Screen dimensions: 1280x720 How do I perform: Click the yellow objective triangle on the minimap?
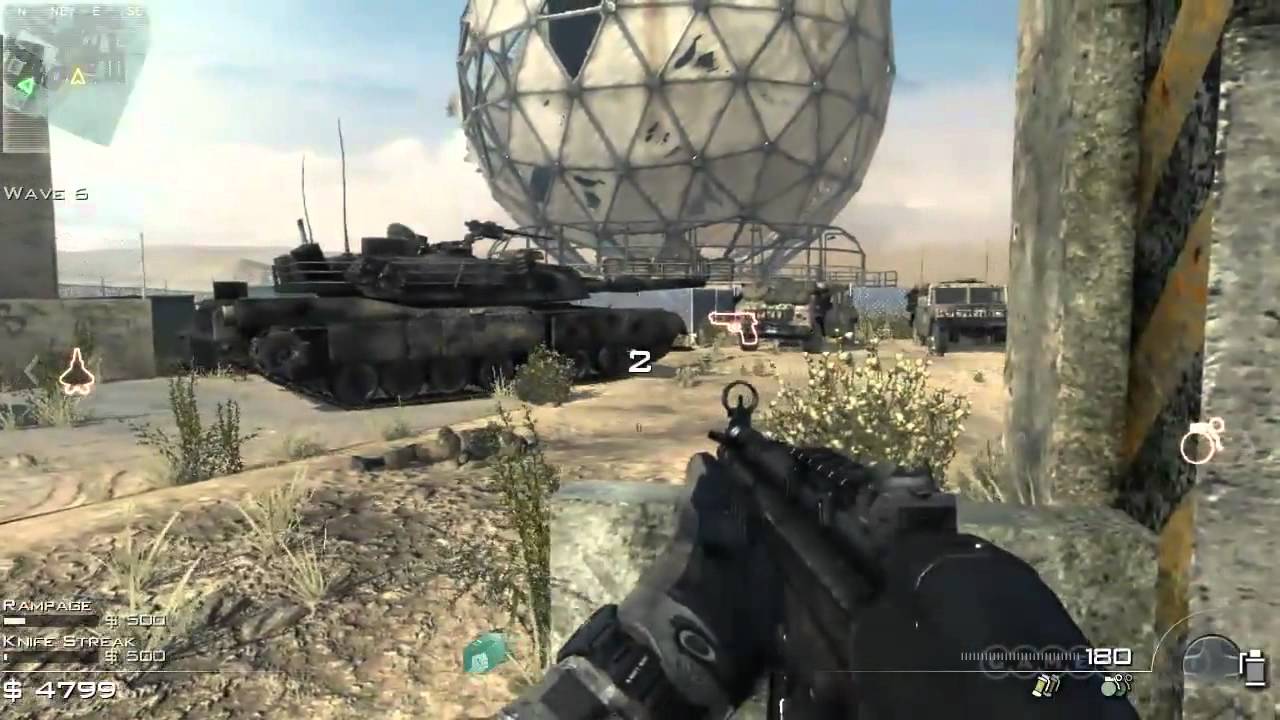pyautogui.click(x=77, y=74)
